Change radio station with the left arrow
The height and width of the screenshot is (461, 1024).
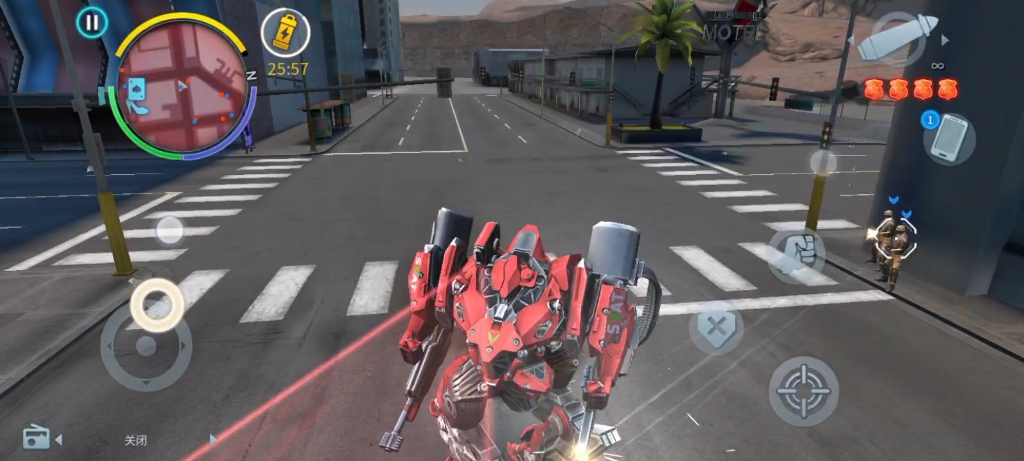click(58, 439)
